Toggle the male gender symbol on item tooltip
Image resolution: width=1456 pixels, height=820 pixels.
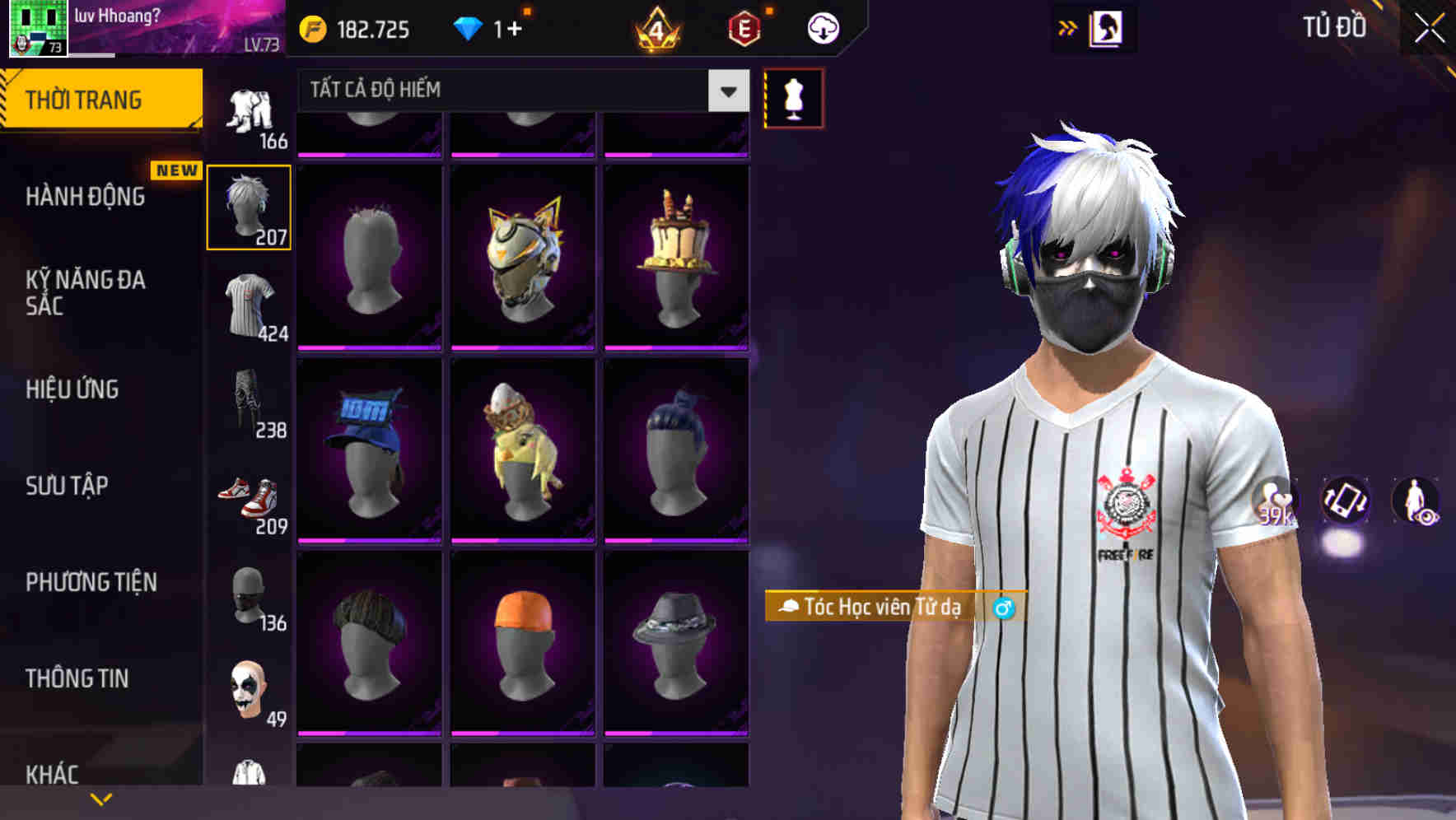(x=1003, y=609)
